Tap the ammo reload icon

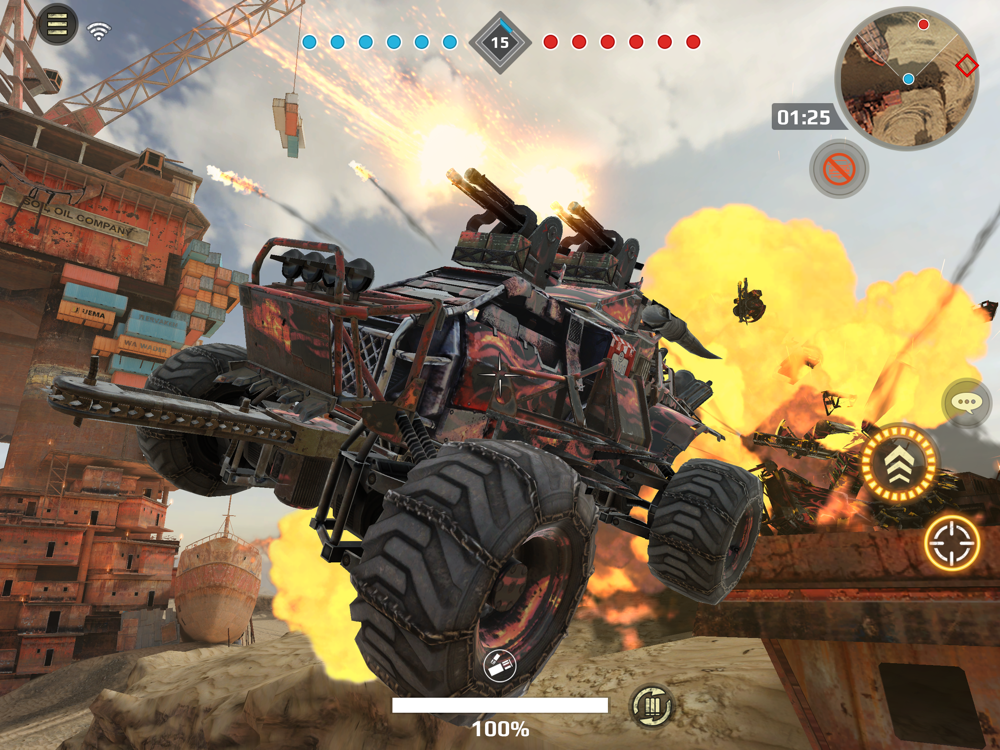652,707
